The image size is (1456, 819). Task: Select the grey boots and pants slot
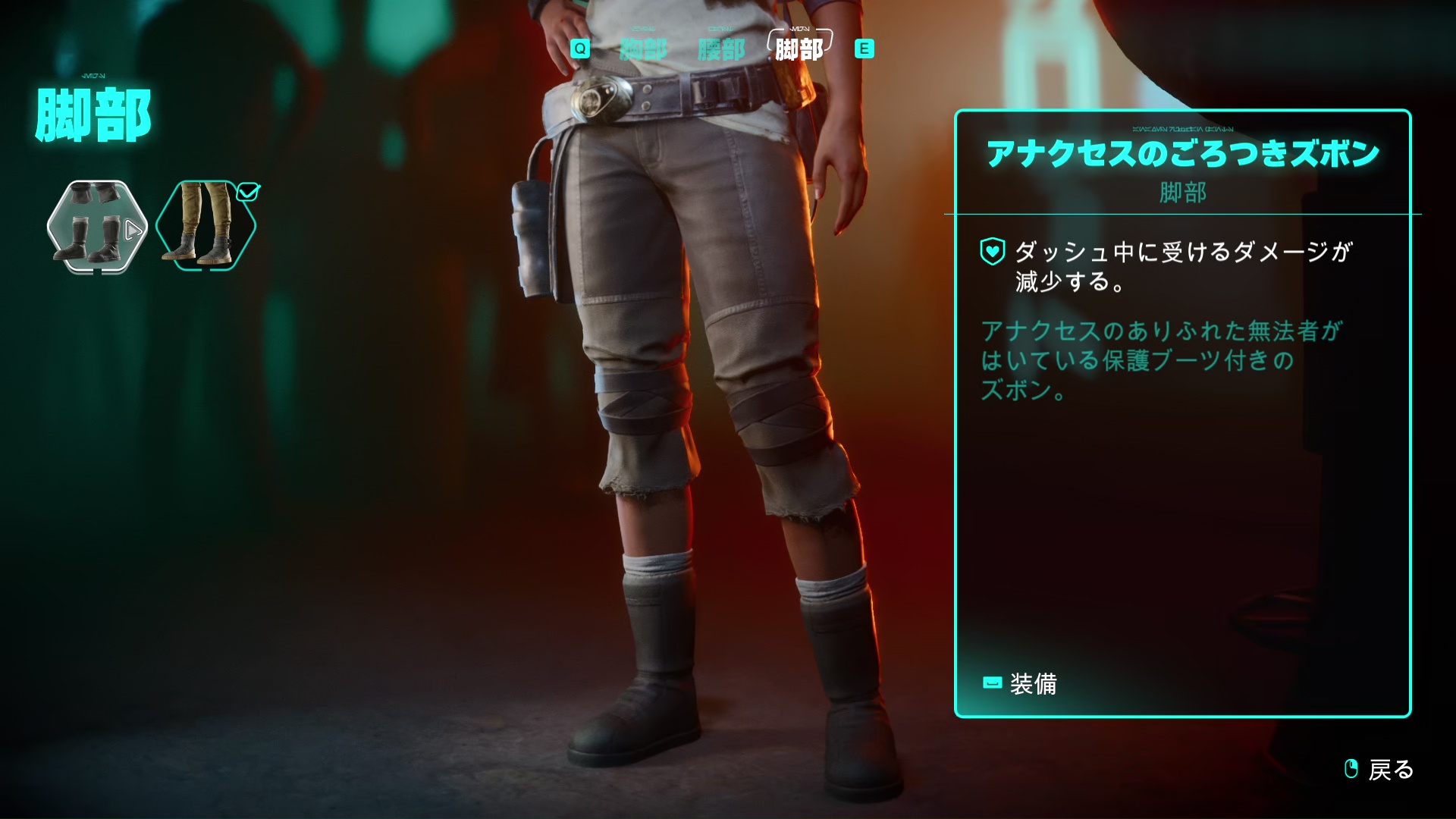tap(96, 226)
